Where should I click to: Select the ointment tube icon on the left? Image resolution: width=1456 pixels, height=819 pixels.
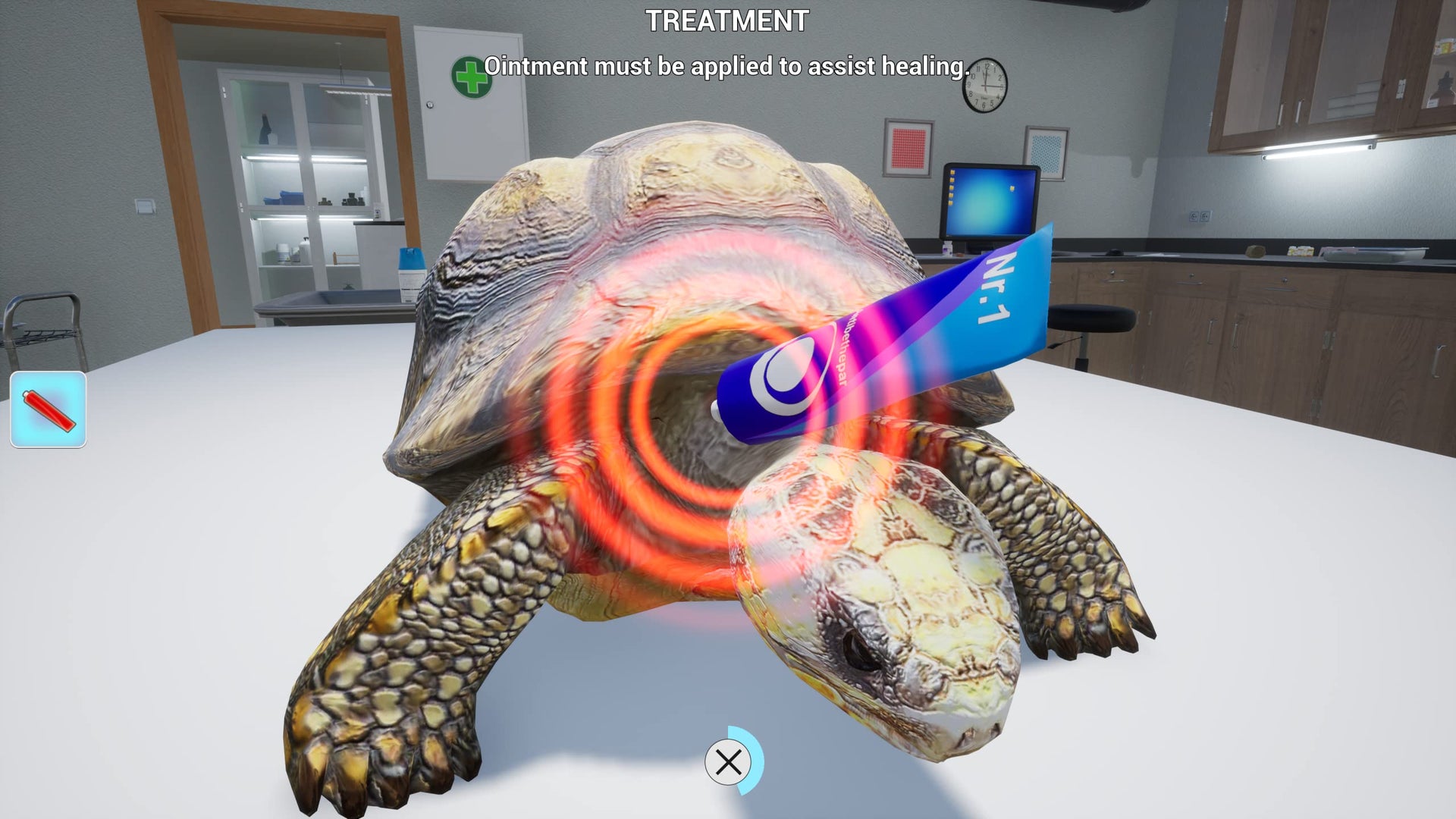tap(47, 408)
